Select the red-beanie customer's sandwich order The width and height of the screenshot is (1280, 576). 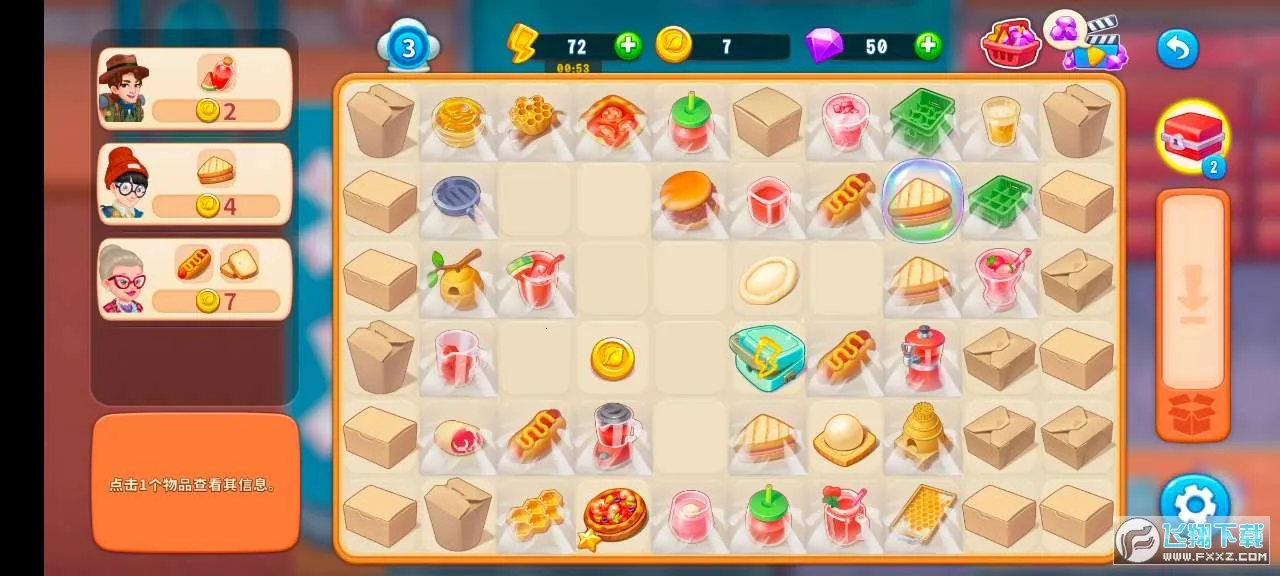(195, 183)
